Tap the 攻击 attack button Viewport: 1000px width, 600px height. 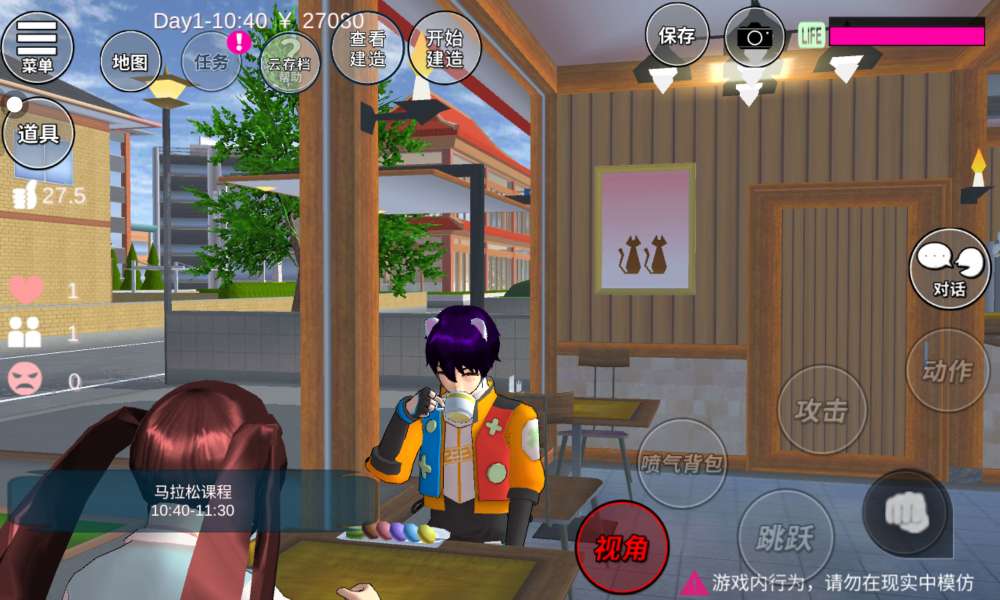coord(822,409)
